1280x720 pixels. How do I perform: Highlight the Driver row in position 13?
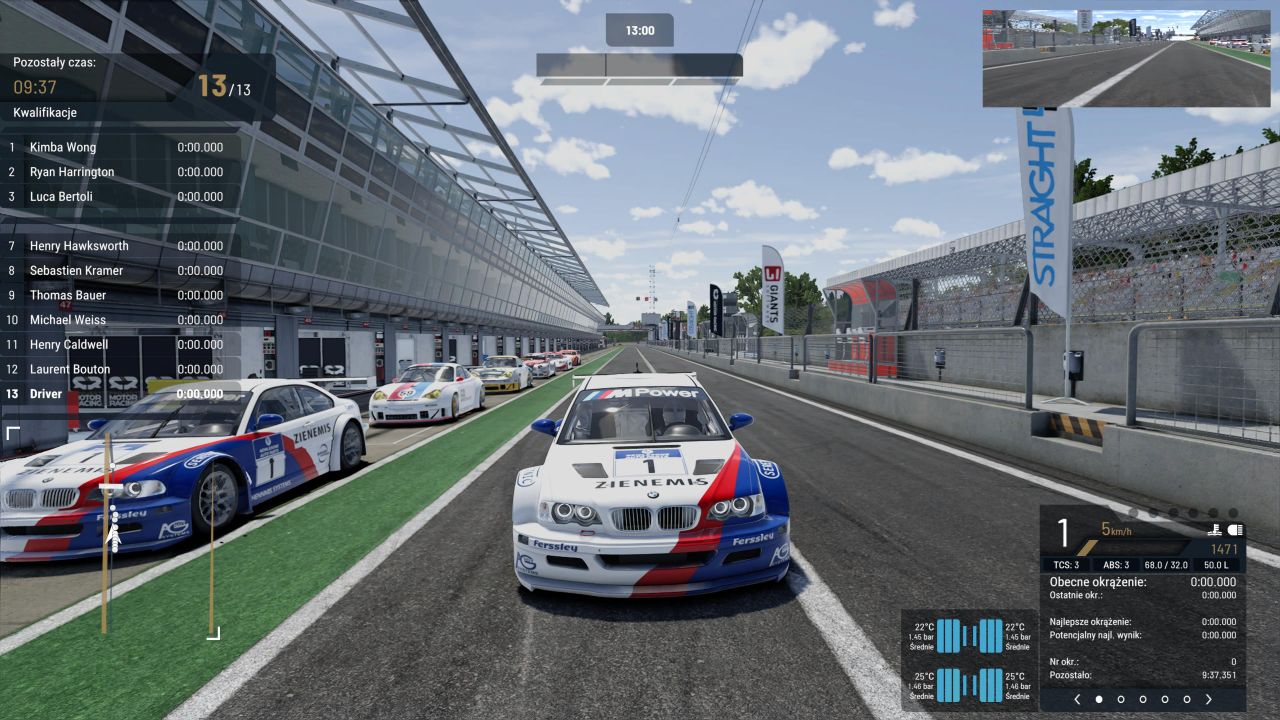pos(116,394)
